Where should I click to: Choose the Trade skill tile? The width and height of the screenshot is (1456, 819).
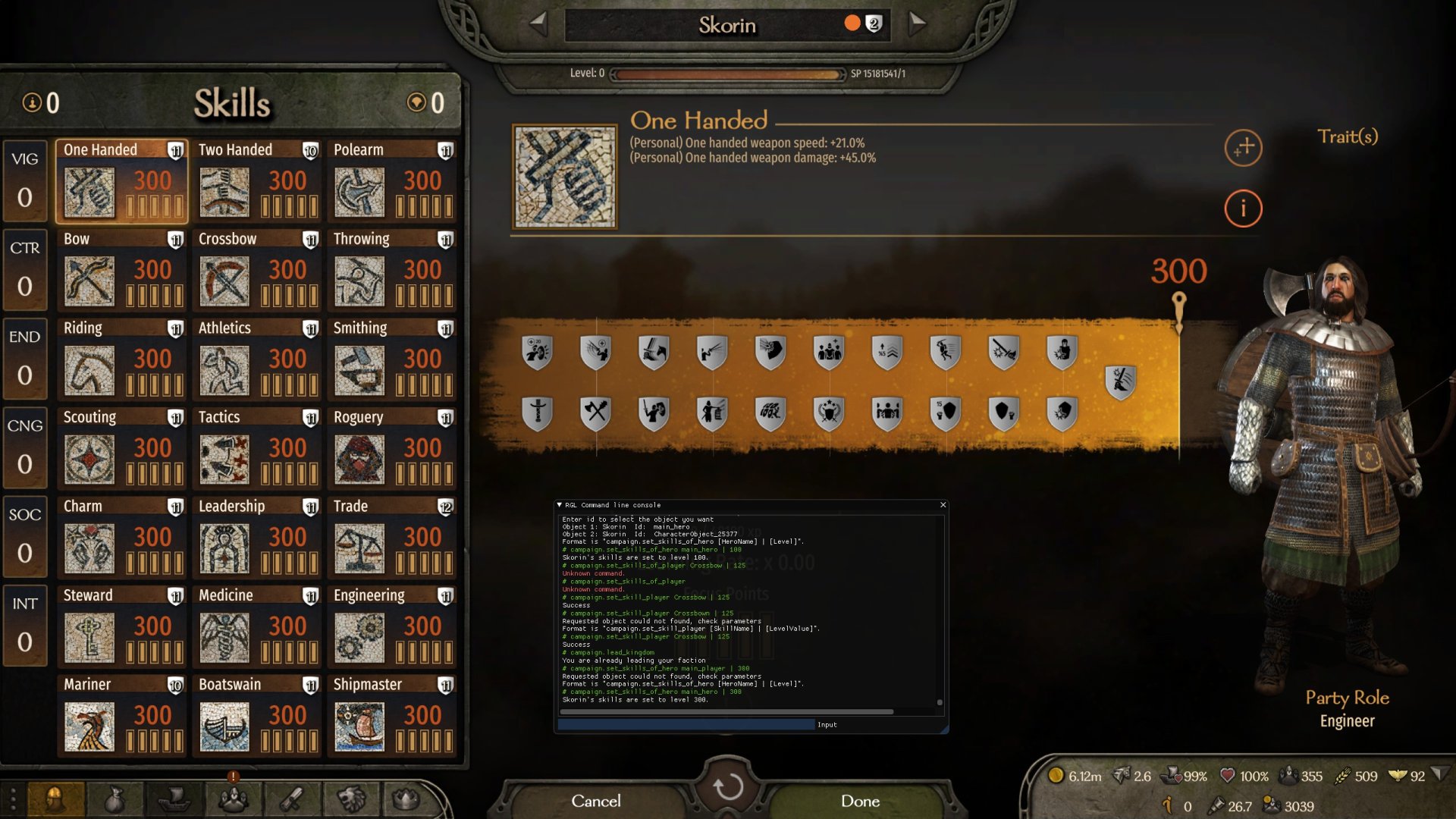point(392,538)
